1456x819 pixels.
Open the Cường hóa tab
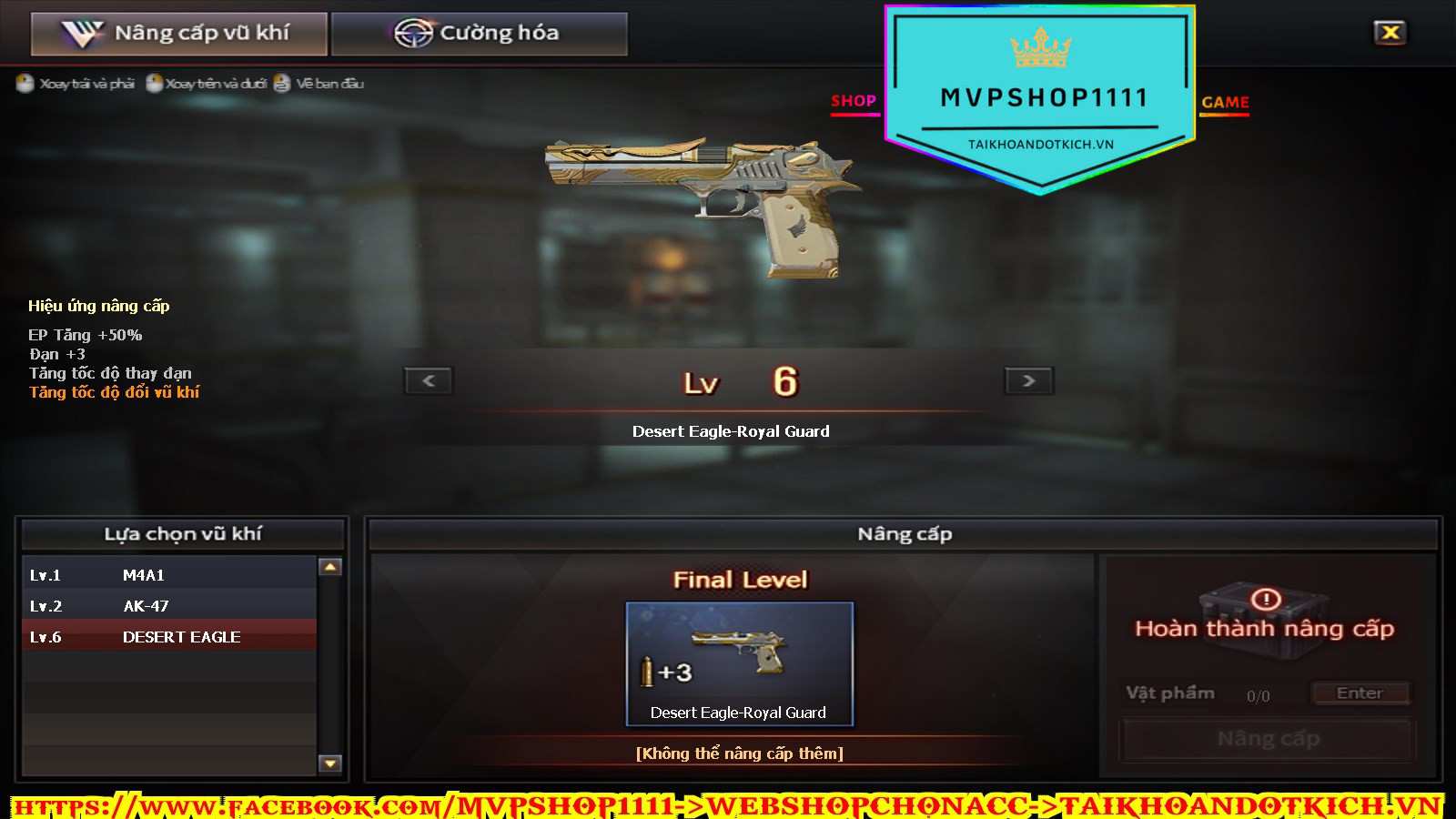click(479, 34)
